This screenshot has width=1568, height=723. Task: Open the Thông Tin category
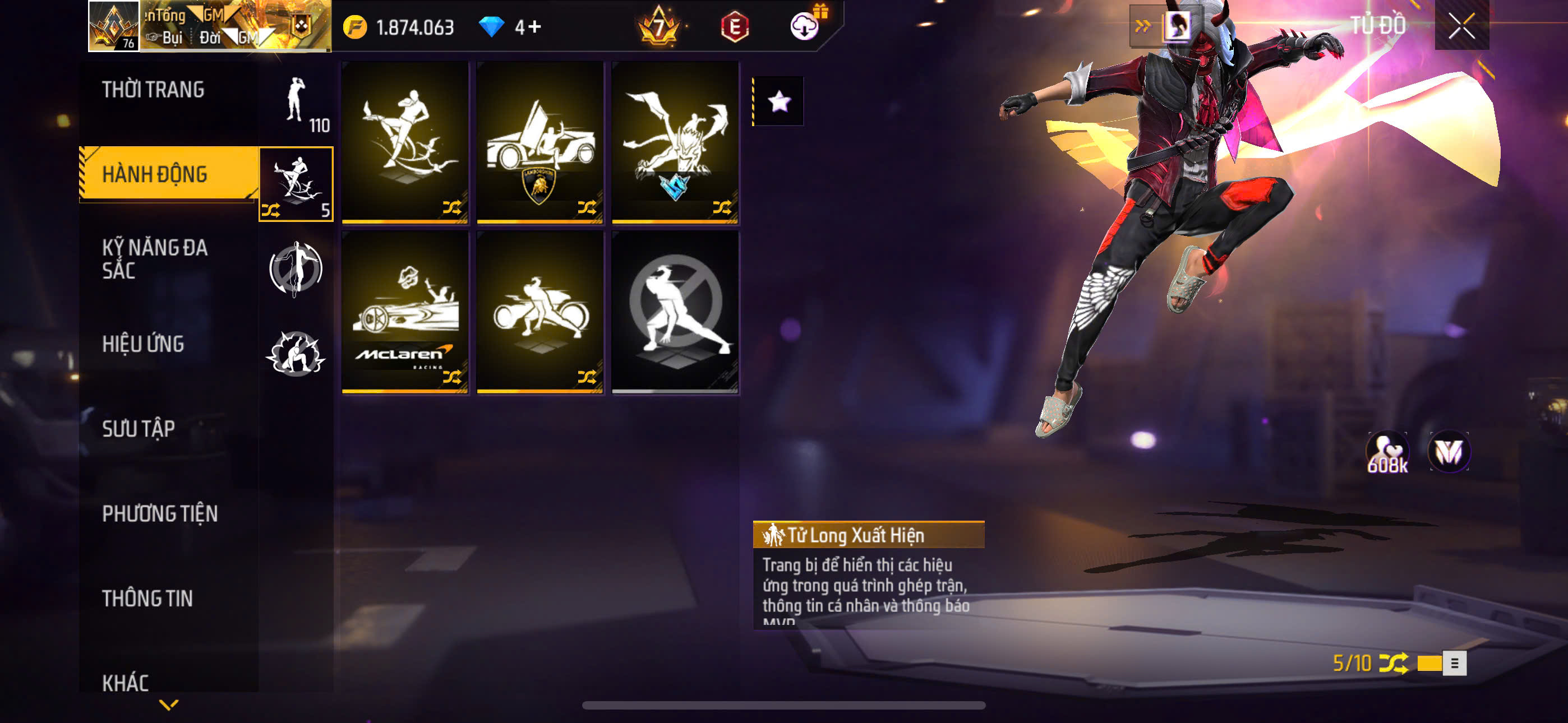147,598
